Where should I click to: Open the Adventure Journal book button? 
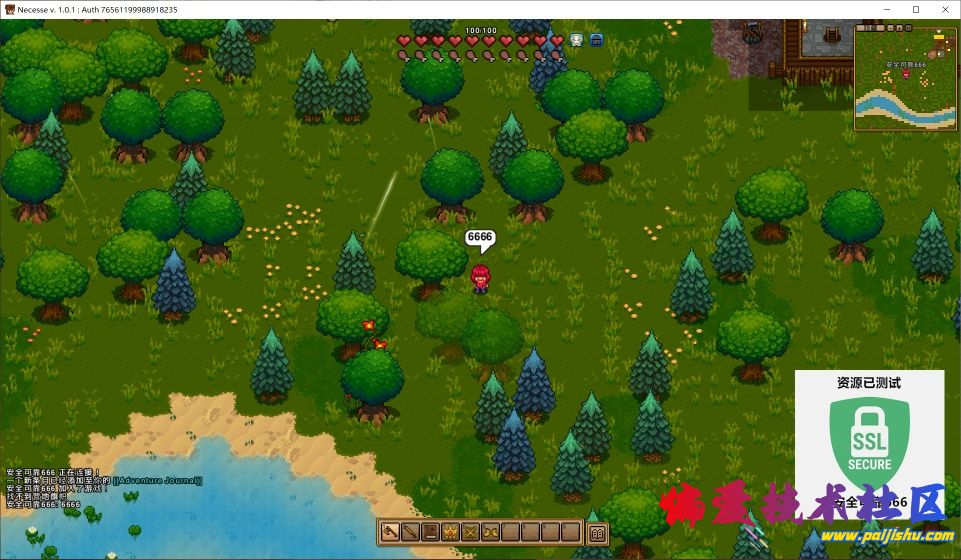coord(597,533)
